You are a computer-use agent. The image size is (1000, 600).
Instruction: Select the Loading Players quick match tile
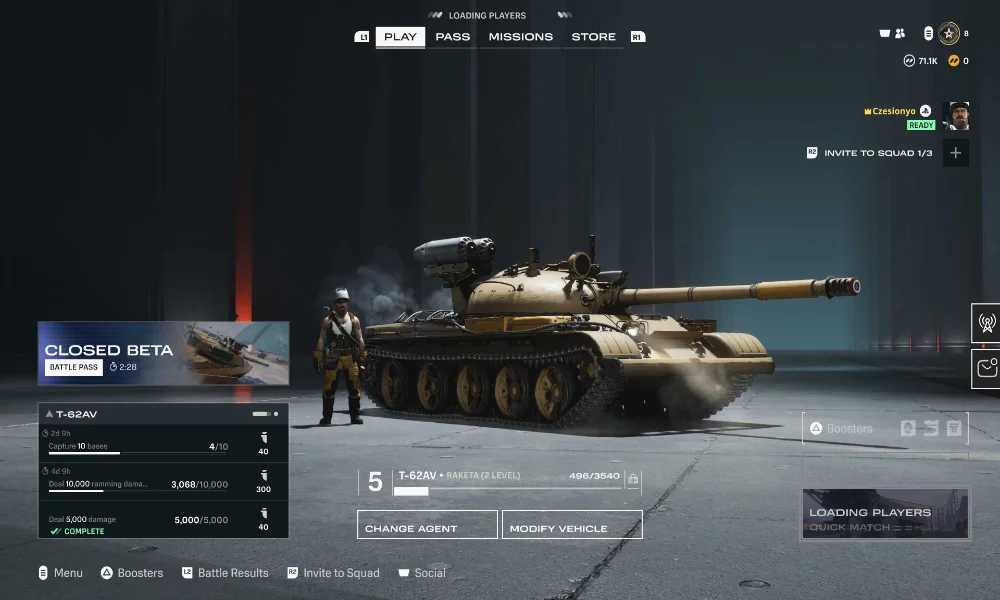pos(884,514)
